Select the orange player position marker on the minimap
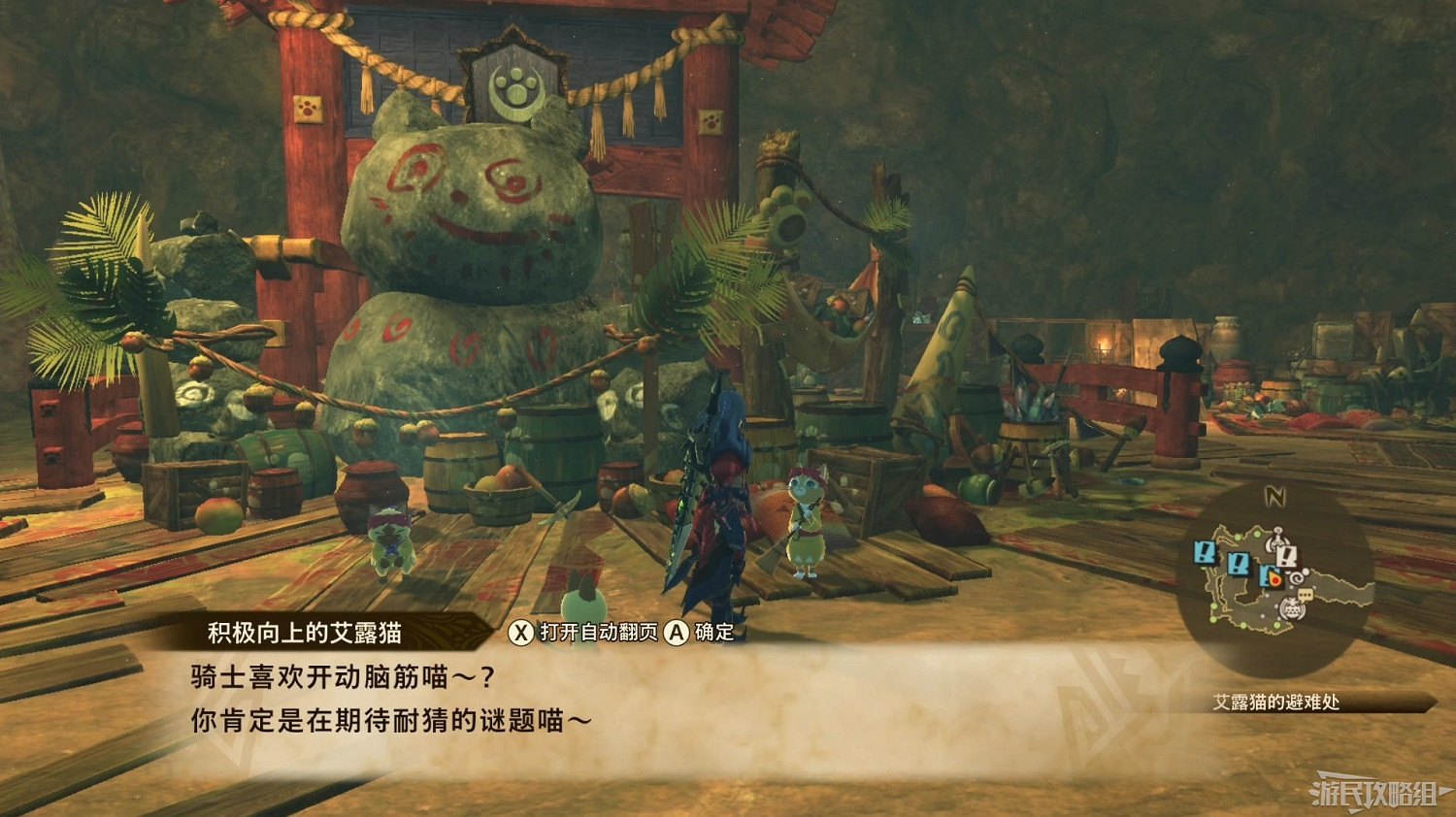 click(1276, 579)
